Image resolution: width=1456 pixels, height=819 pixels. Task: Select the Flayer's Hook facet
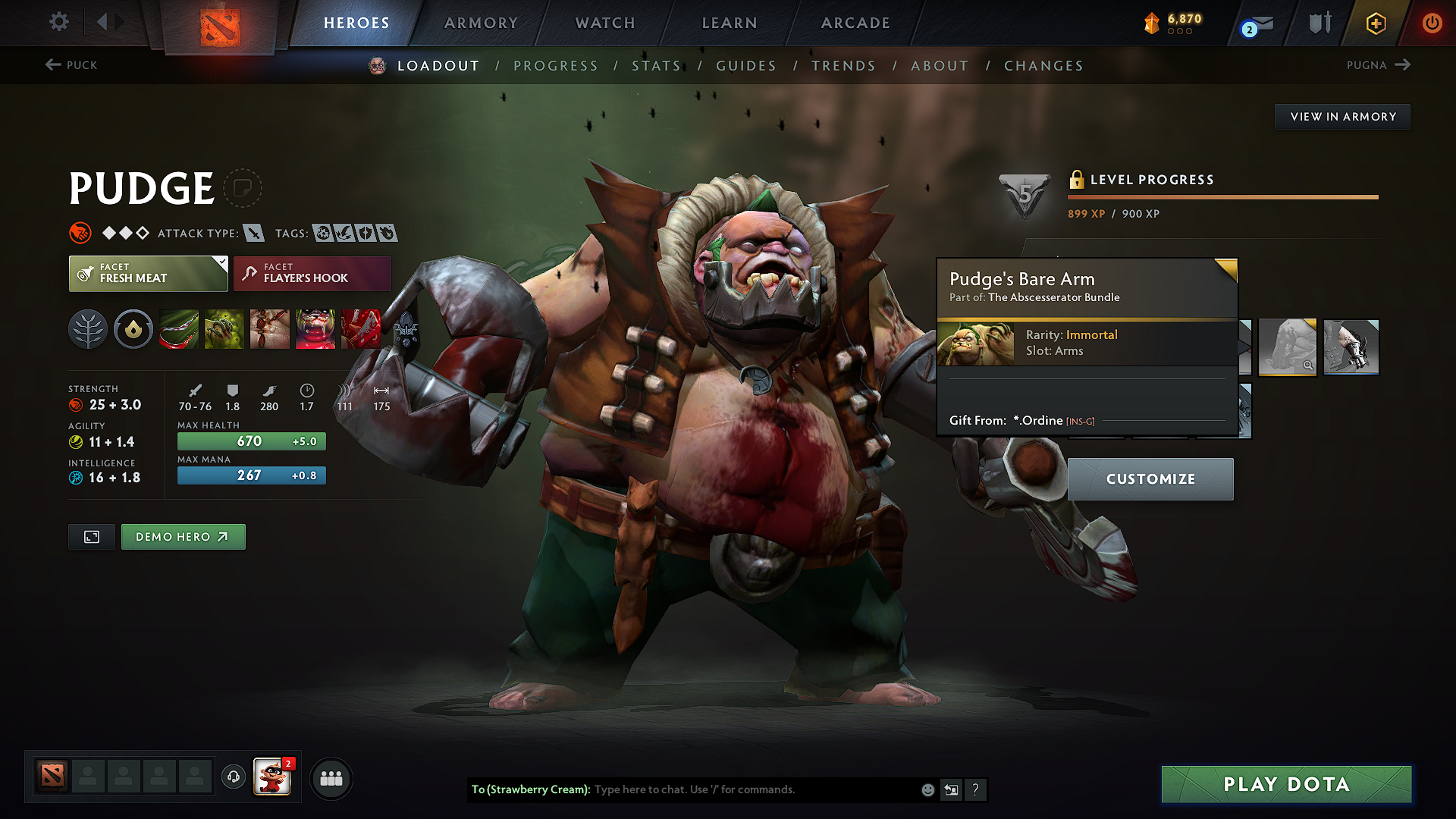coord(311,273)
